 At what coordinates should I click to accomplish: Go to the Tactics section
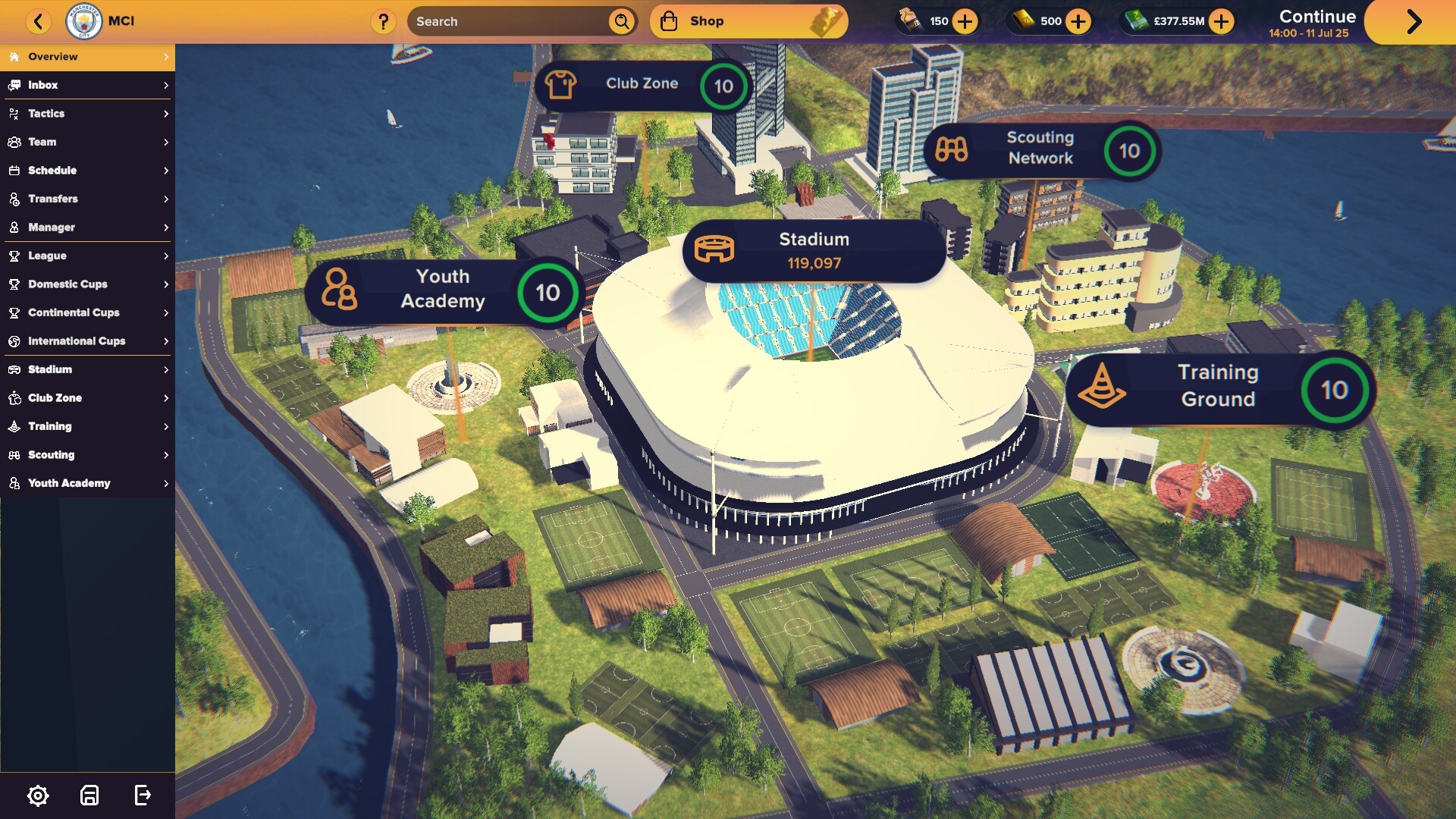pyautogui.click(x=87, y=114)
